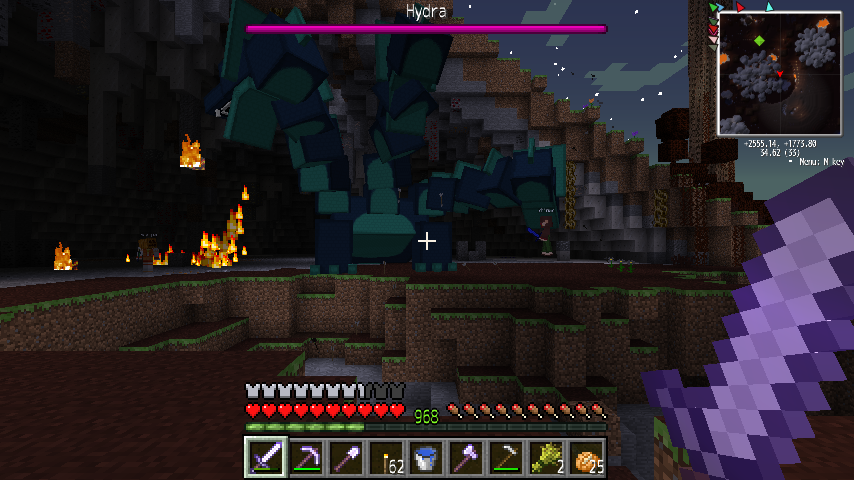Select the green plant item slot
The image size is (854, 480).
pyautogui.click(x=546, y=458)
